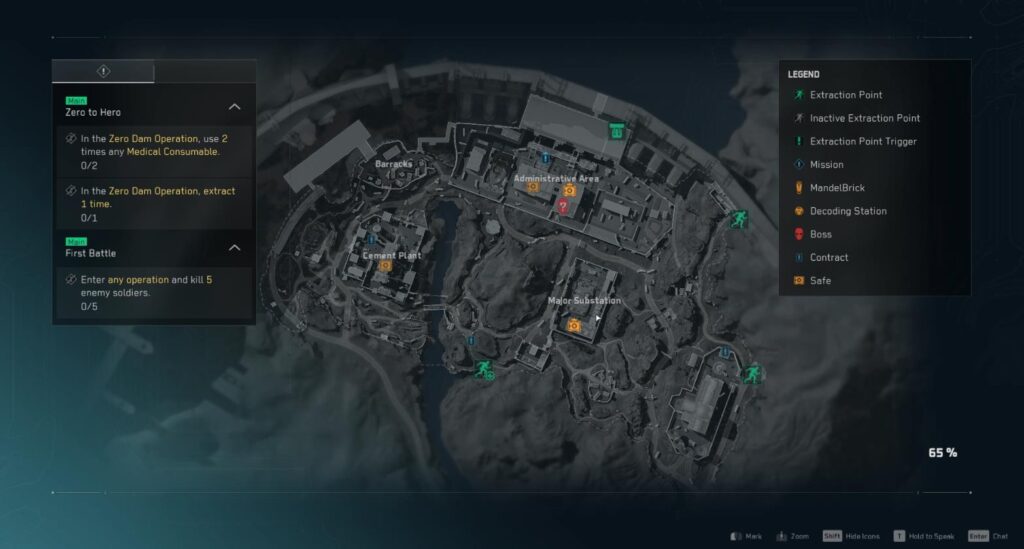
Task: Collapse the First Battle mission section
Action: click(x=234, y=247)
